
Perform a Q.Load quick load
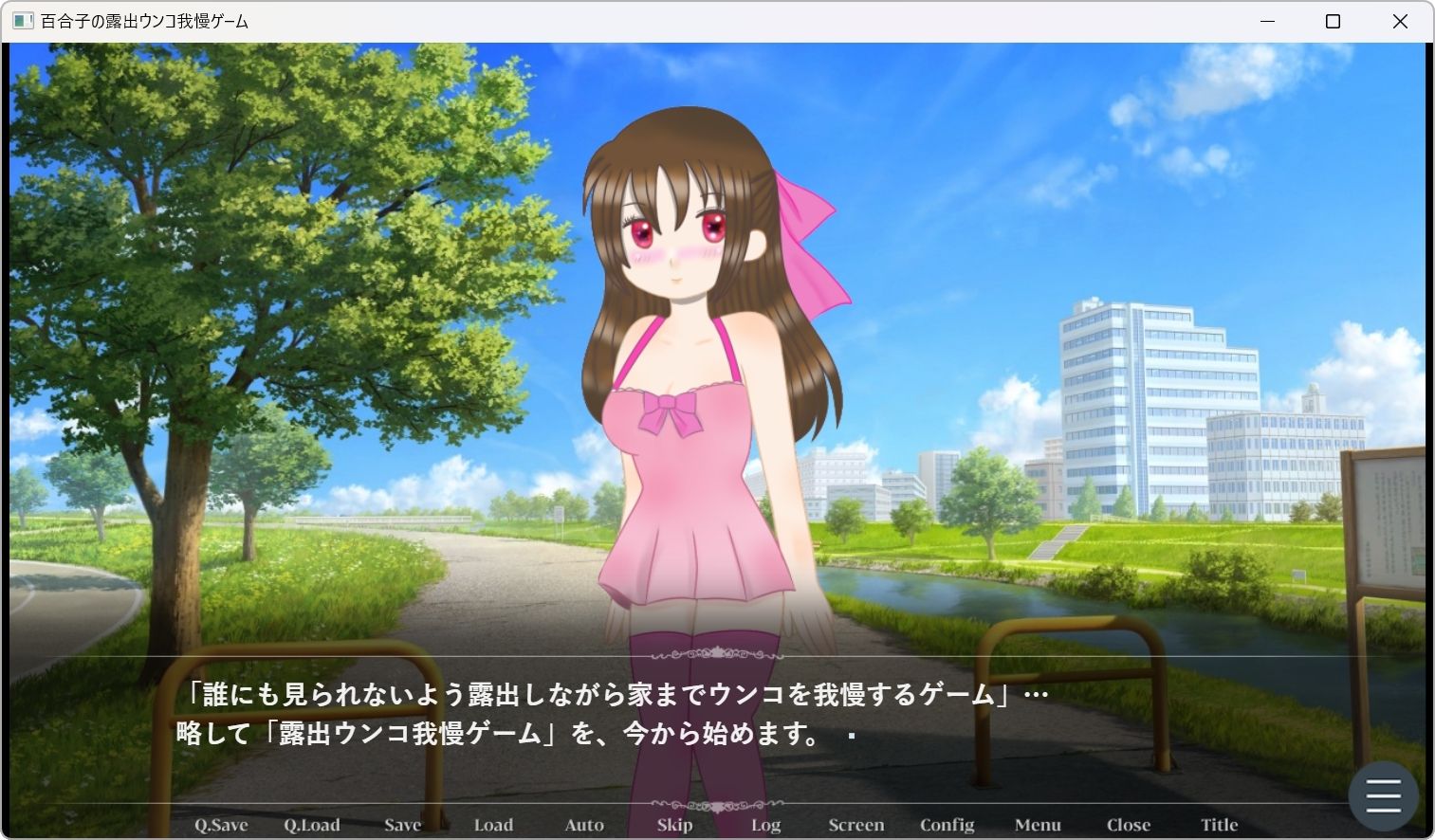click(x=312, y=824)
